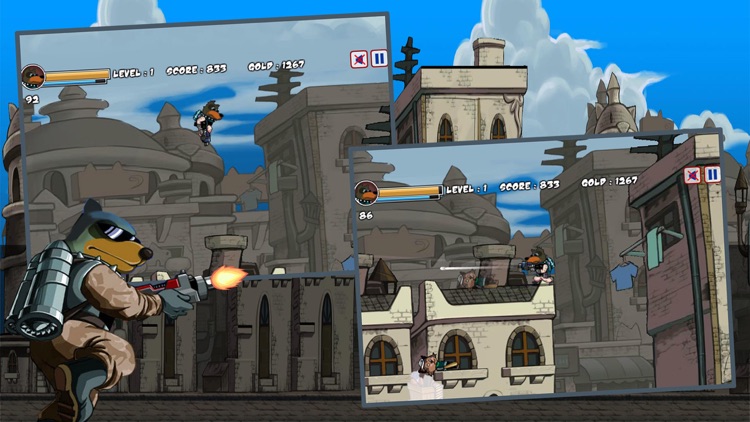
Task: Toggle the muted sound icon beside health 92 panel's pause
Action: (x=359, y=60)
